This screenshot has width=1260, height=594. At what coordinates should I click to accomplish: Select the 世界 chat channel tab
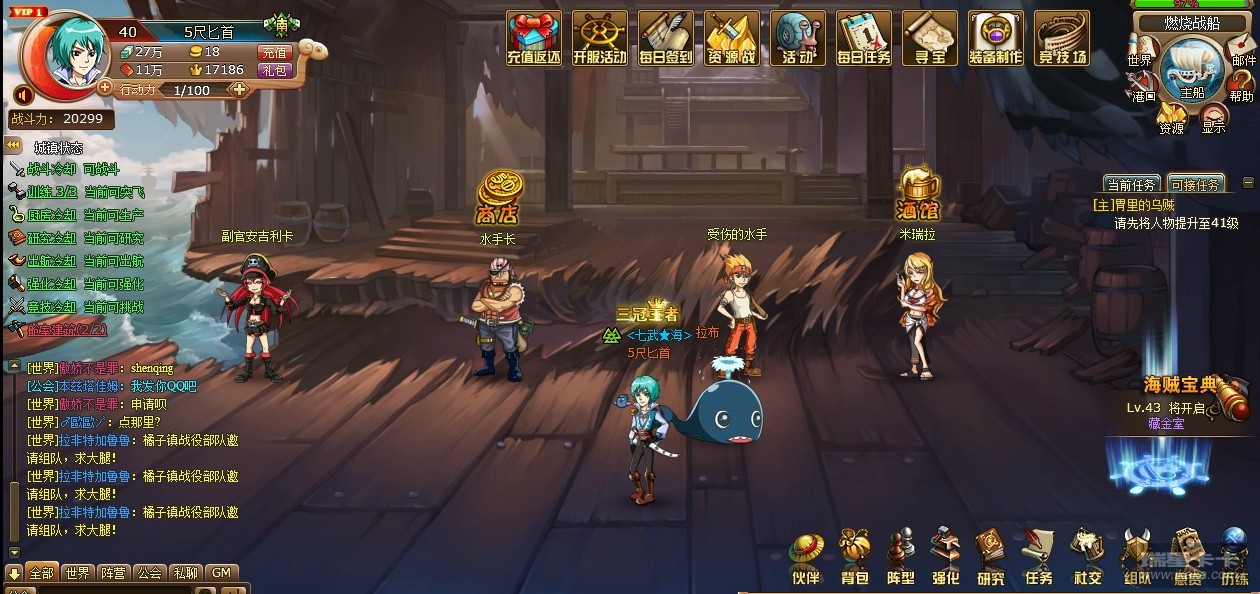coord(76,573)
